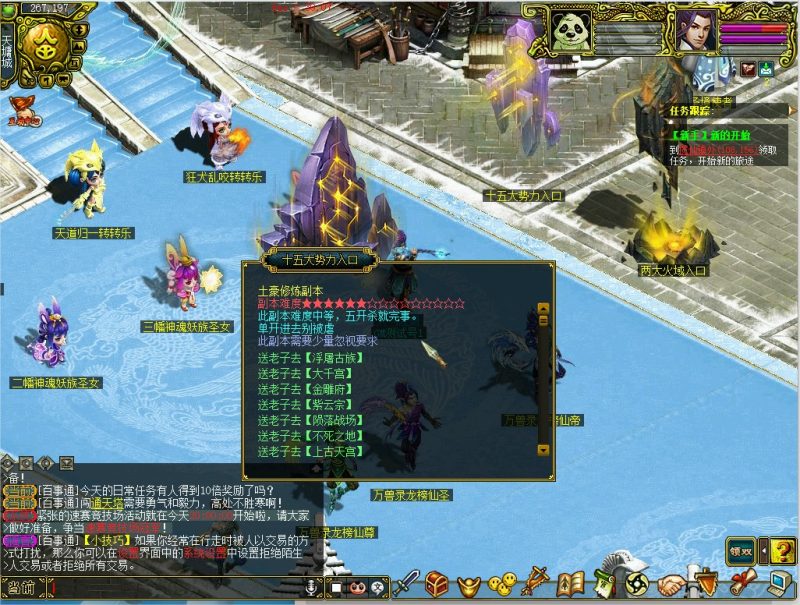Viewport: 800px width, 605px height.
Task: Click the 领双 button
Action: coord(741,549)
